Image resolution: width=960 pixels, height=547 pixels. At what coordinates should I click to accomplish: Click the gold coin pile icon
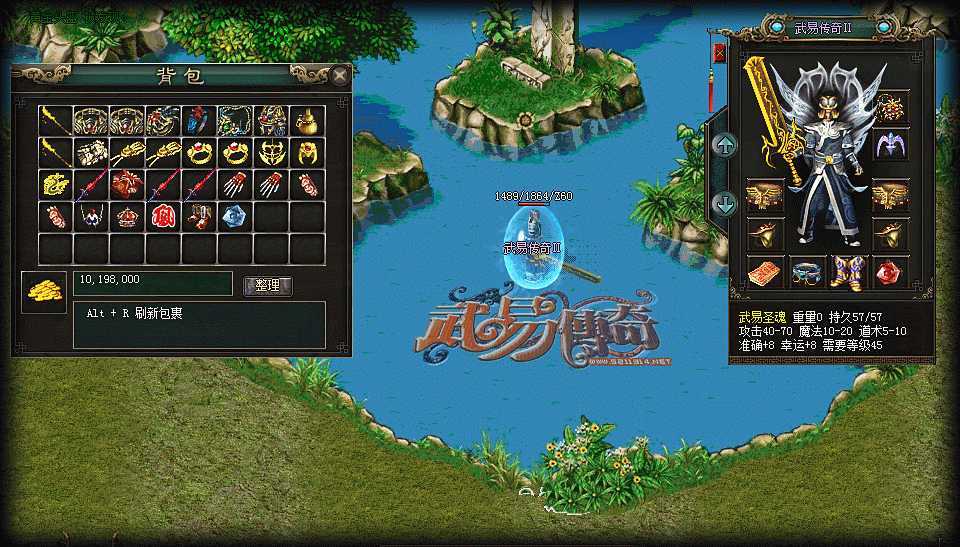point(43,291)
